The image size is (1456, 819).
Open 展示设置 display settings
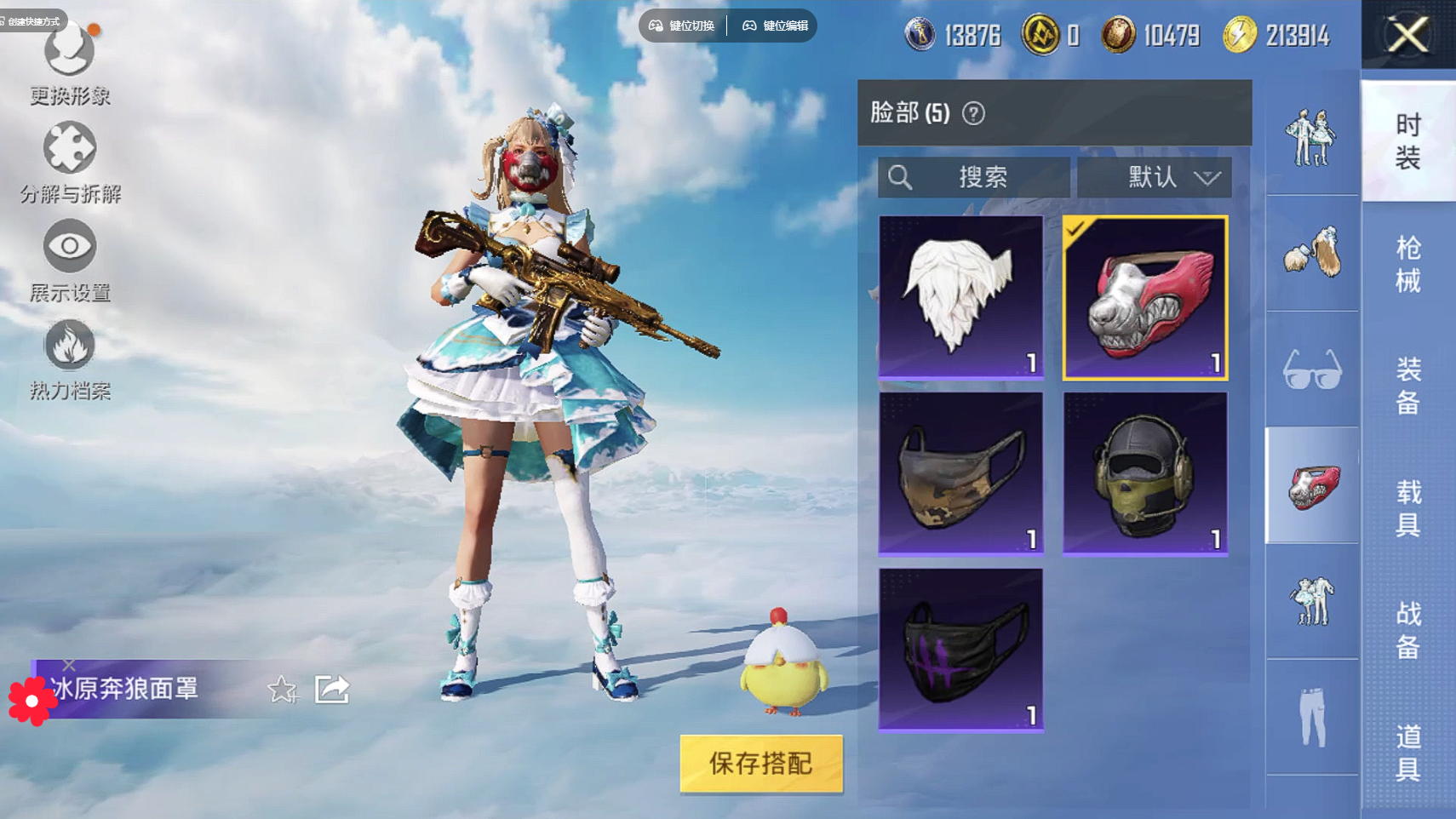(70, 260)
